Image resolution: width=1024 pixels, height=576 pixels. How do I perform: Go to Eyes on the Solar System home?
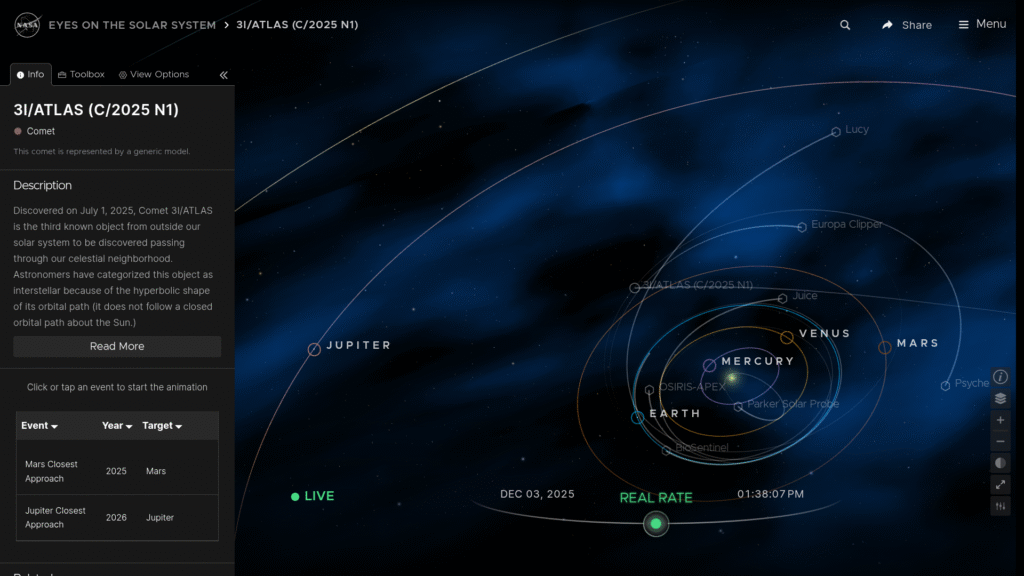132,25
